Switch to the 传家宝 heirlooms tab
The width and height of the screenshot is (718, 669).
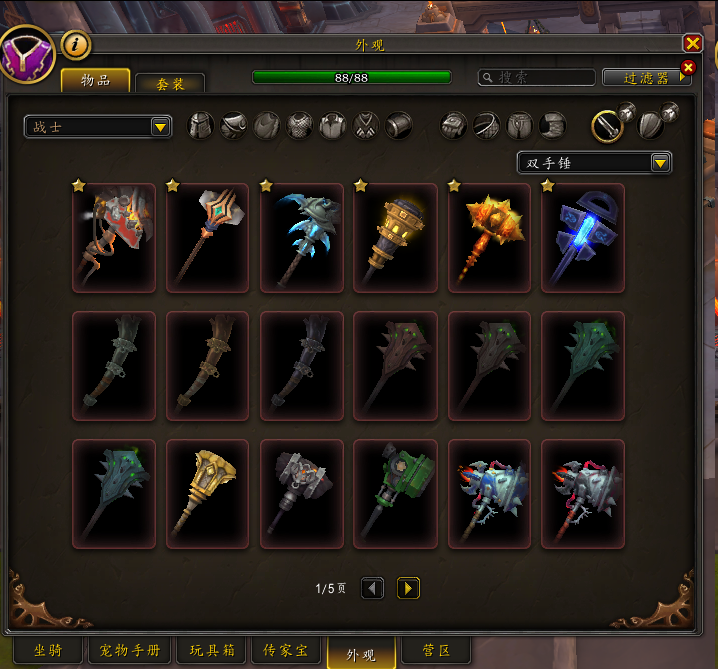pos(286,650)
